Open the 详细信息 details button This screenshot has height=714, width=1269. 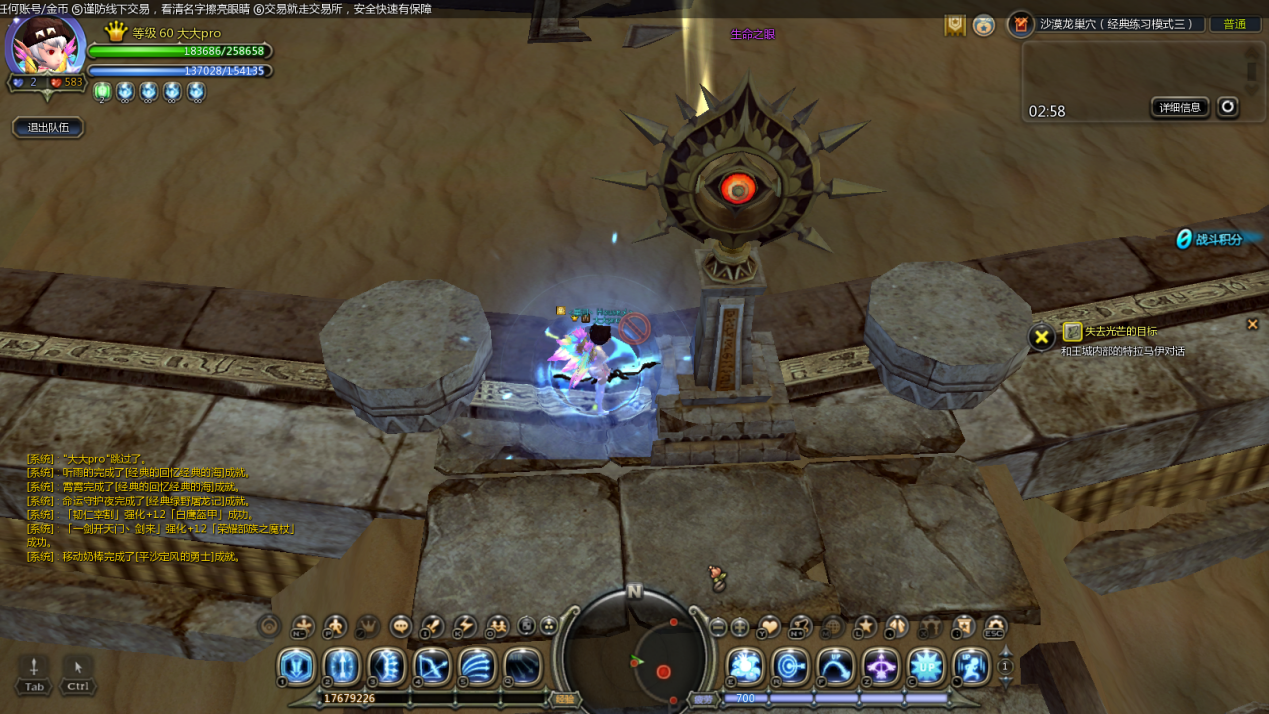(1180, 108)
